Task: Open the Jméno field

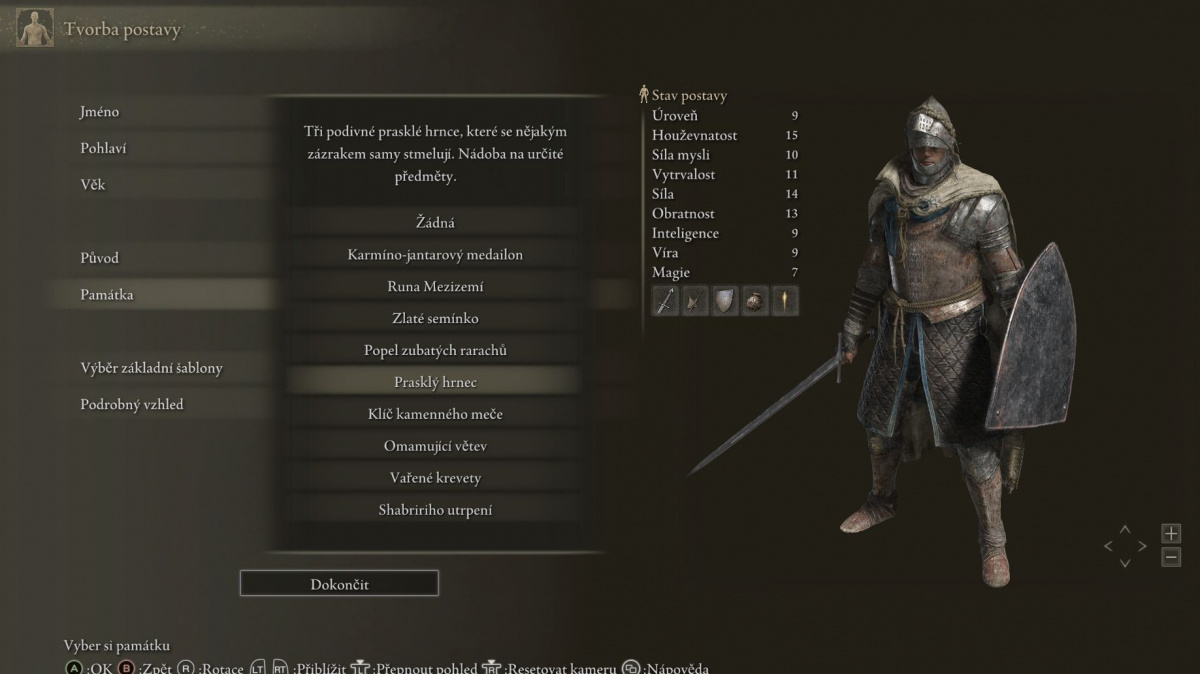Action: (100, 112)
